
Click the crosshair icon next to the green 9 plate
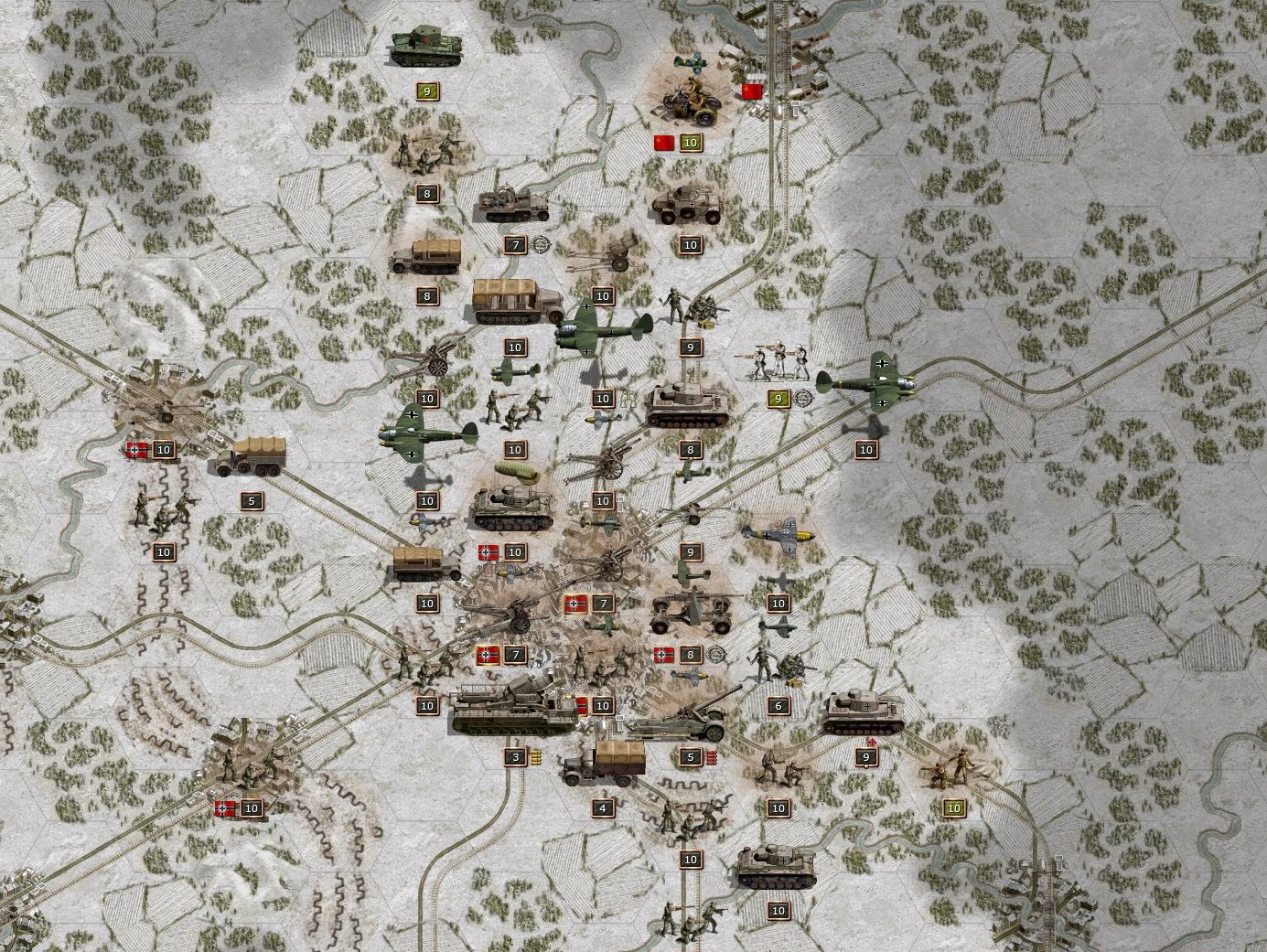pos(803,398)
